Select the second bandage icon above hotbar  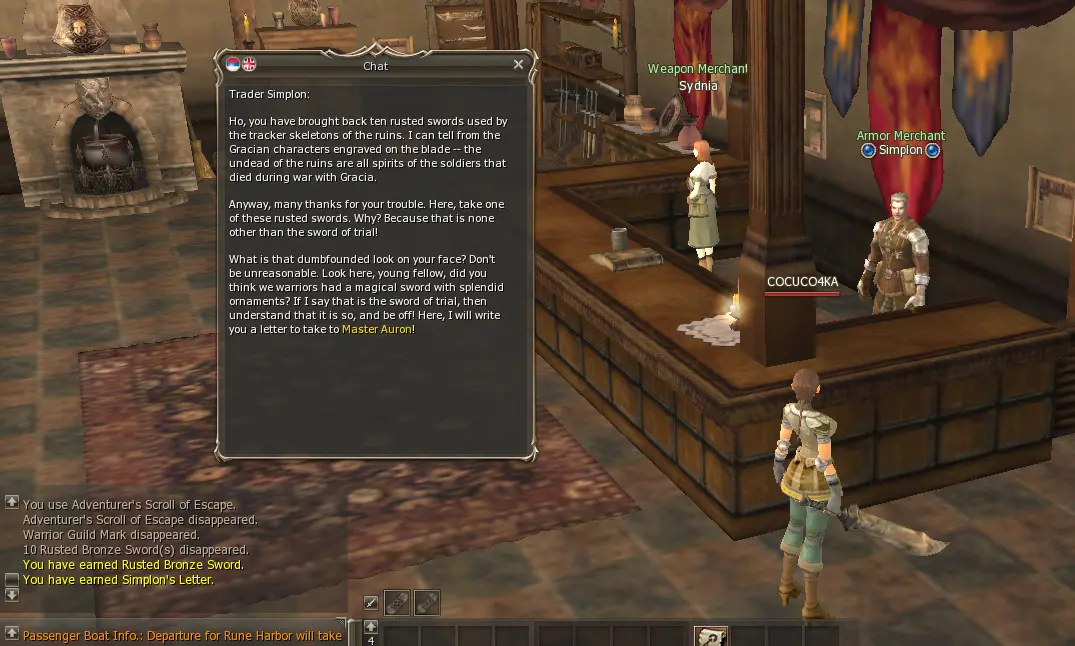tap(426, 603)
